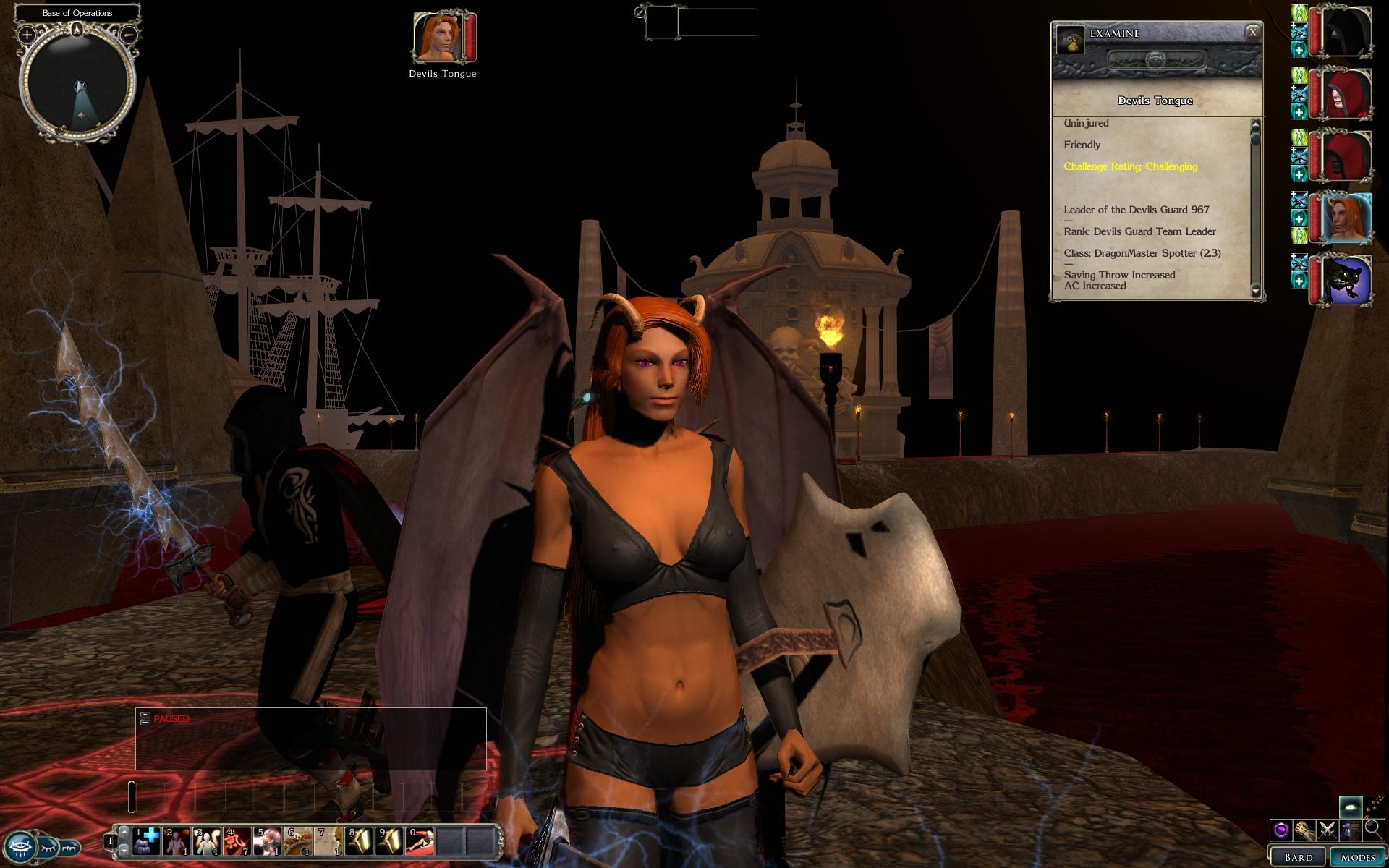The width and height of the screenshot is (1389, 868).
Task: Activate the crossed swords combat mode
Action: click(x=1327, y=830)
